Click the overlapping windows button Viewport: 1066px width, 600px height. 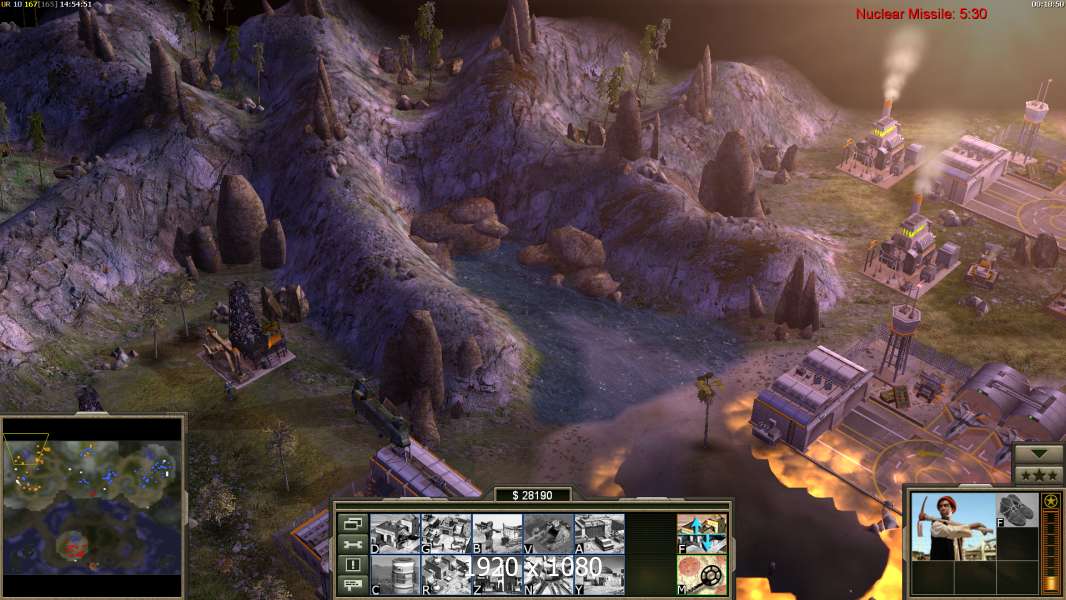351,523
